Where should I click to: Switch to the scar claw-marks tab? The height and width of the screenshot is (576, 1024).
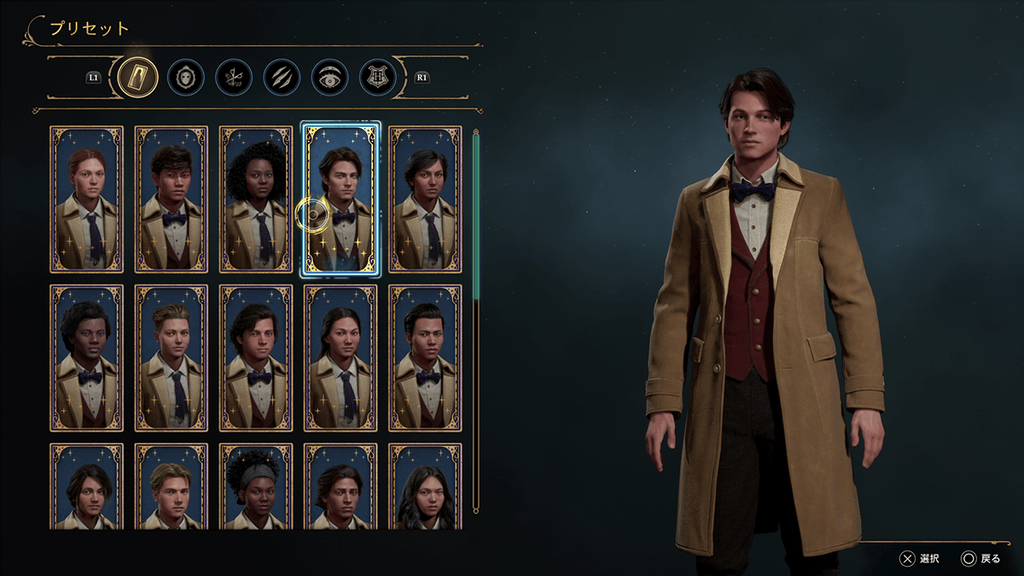tap(282, 76)
